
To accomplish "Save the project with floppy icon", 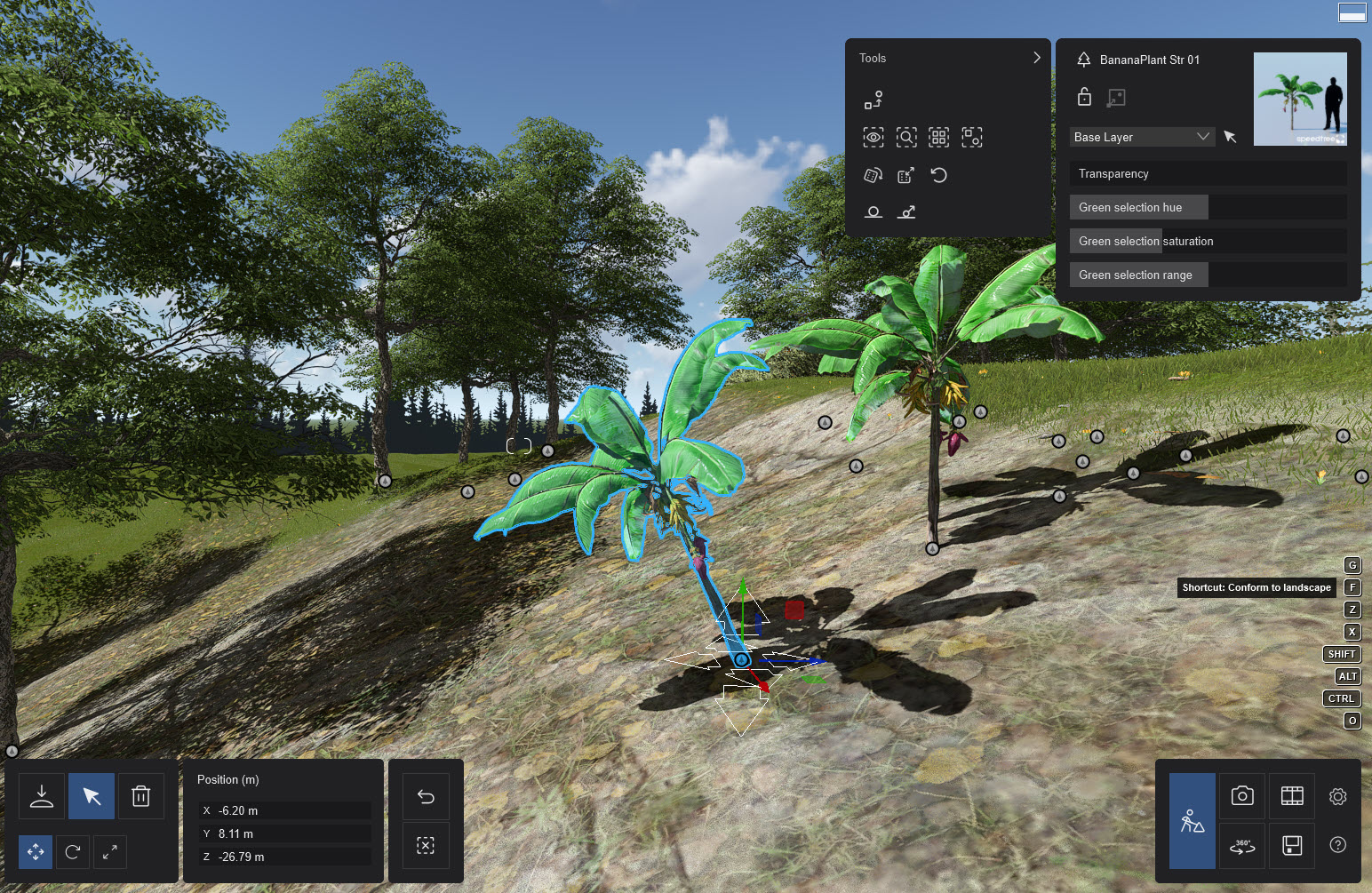I will point(1292,845).
